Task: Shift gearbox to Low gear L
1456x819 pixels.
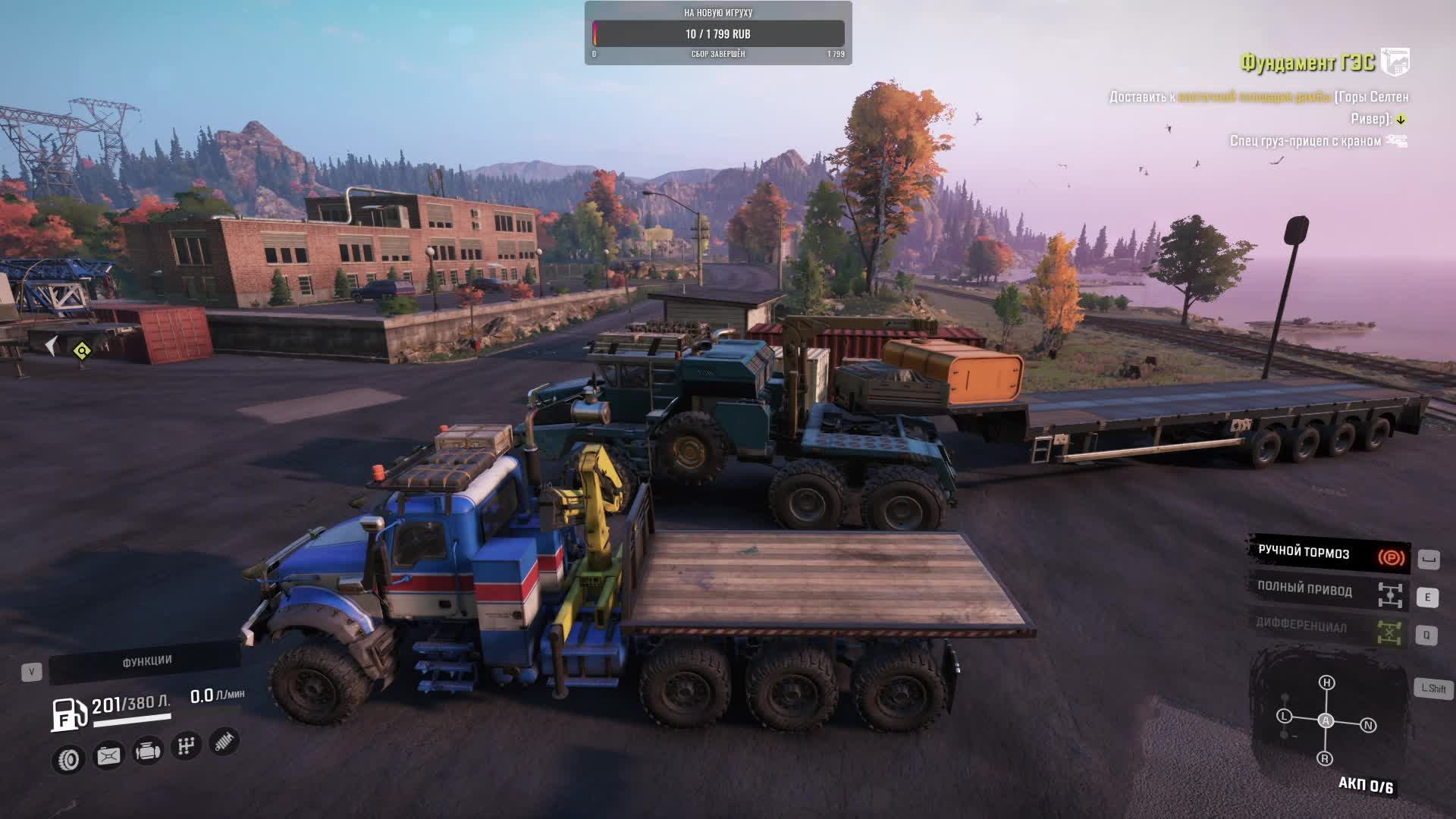Action: click(1284, 716)
